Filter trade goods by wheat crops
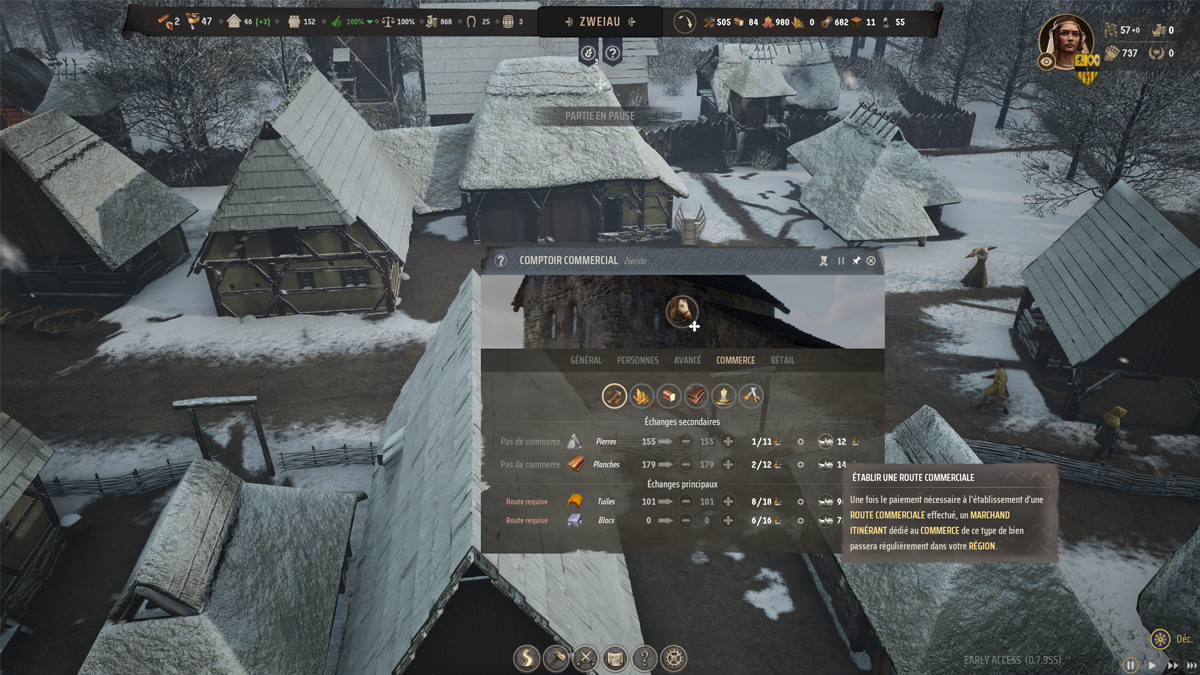Image resolution: width=1200 pixels, height=675 pixels. pyautogui.click(x=641, y=396)
